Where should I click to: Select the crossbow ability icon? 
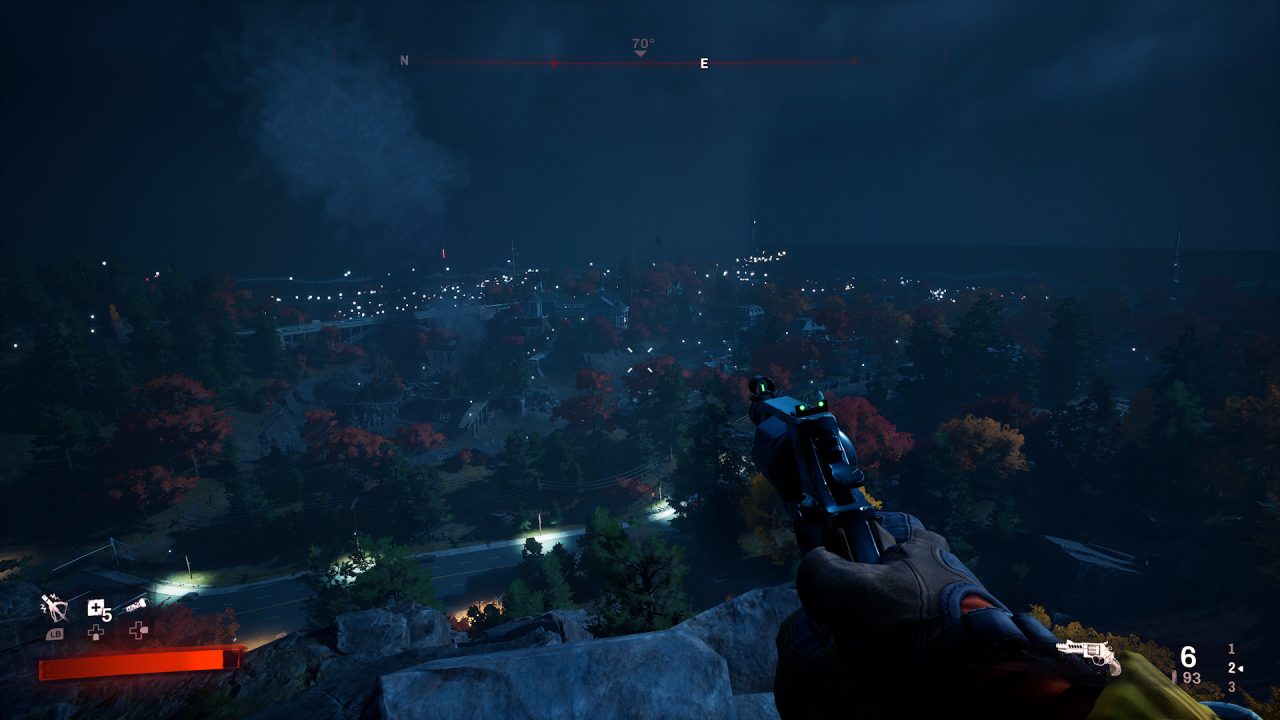pos(53,608)
